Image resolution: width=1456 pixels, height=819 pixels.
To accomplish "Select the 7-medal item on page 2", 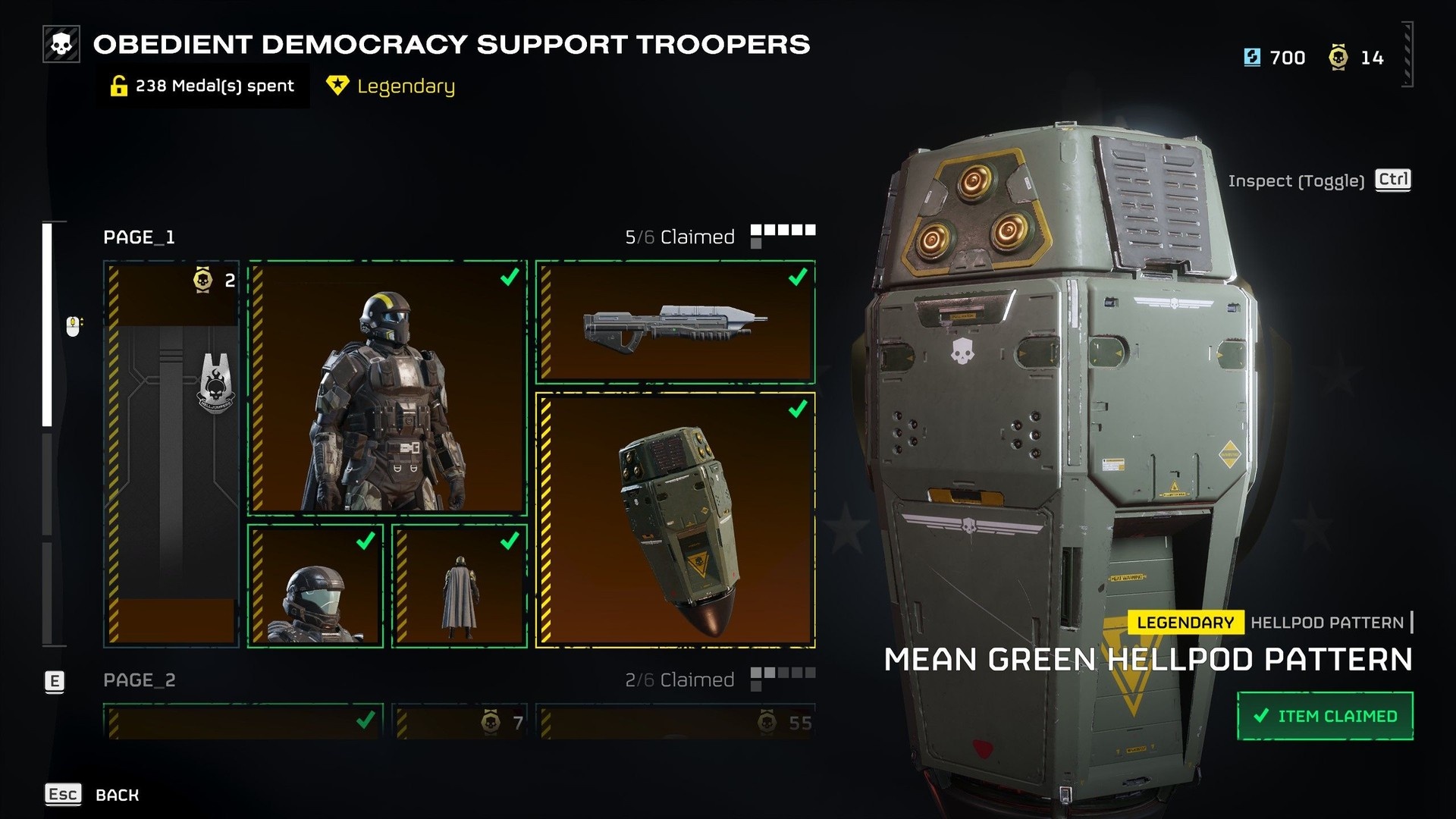I will [x=460, y=723].
